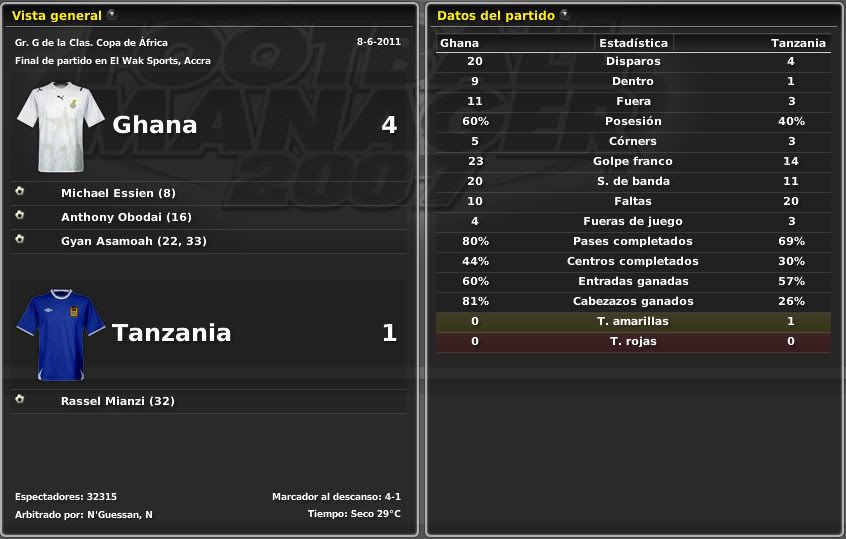846x539 pixels.
Task: Click Ghana's white kit shirt
Action: click(60, 127)
